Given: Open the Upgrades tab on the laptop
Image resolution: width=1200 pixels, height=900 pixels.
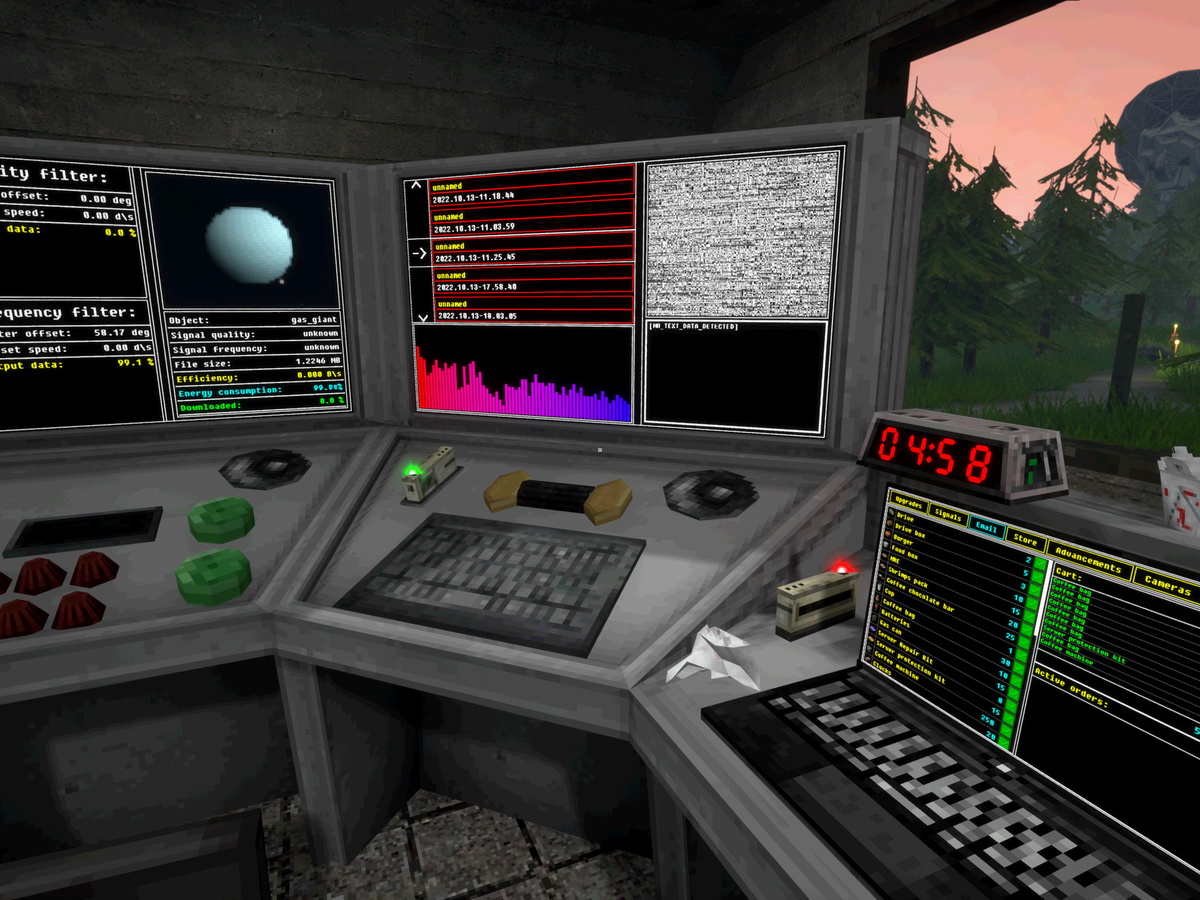Looking at the screenshot, I should tap(908, 502).
